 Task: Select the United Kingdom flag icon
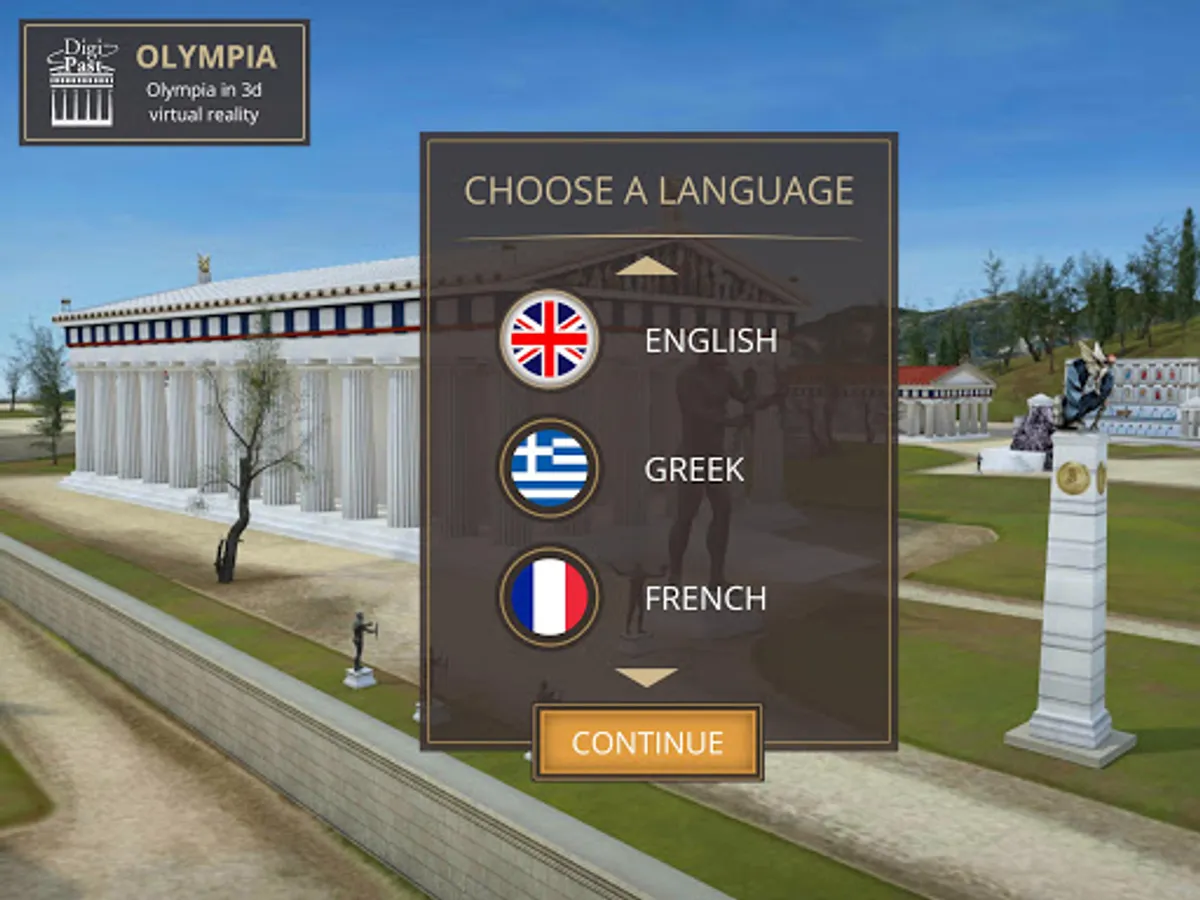[x=549, y=340]
